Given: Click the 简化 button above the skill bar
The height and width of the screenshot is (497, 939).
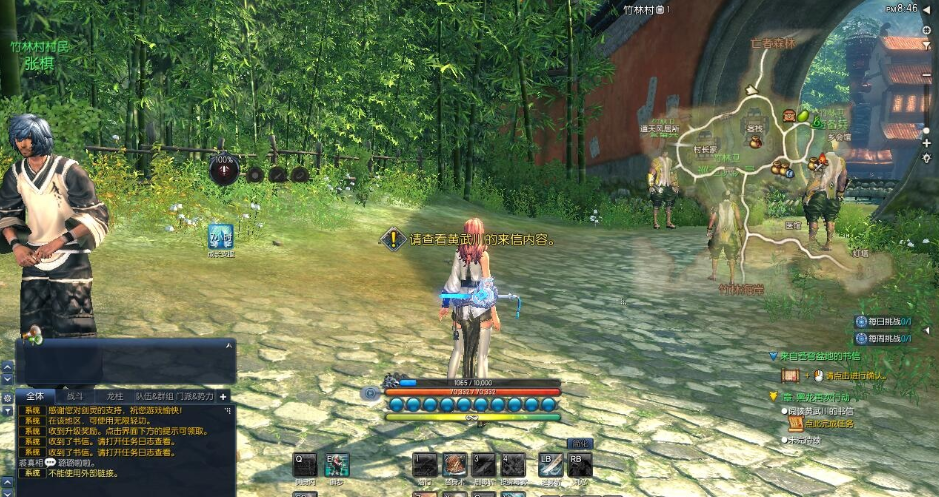Looking at the screenshot, I should pyautogui.click(x=580, y=443).
